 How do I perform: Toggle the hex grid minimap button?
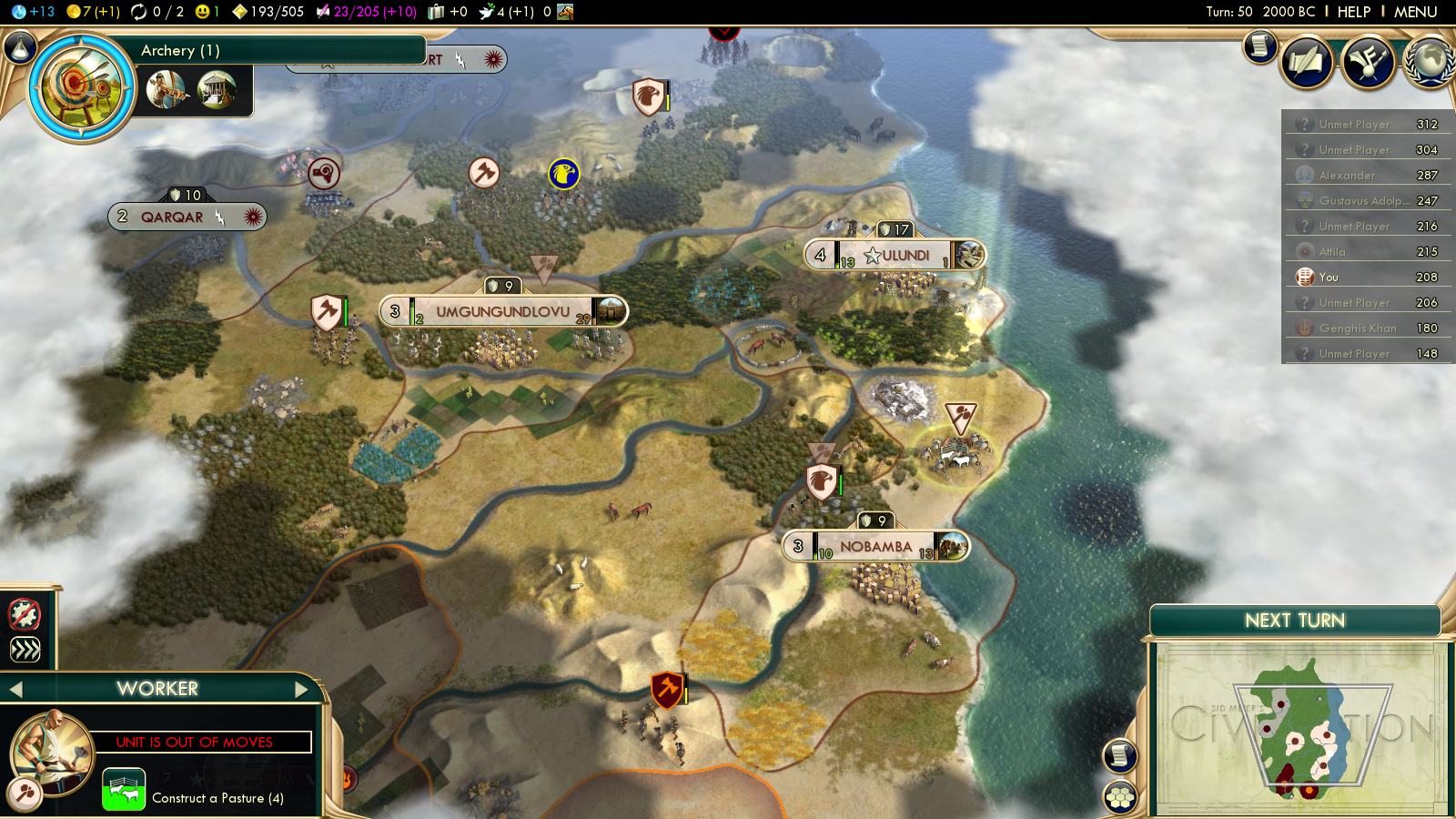[x=1120, y=797]
